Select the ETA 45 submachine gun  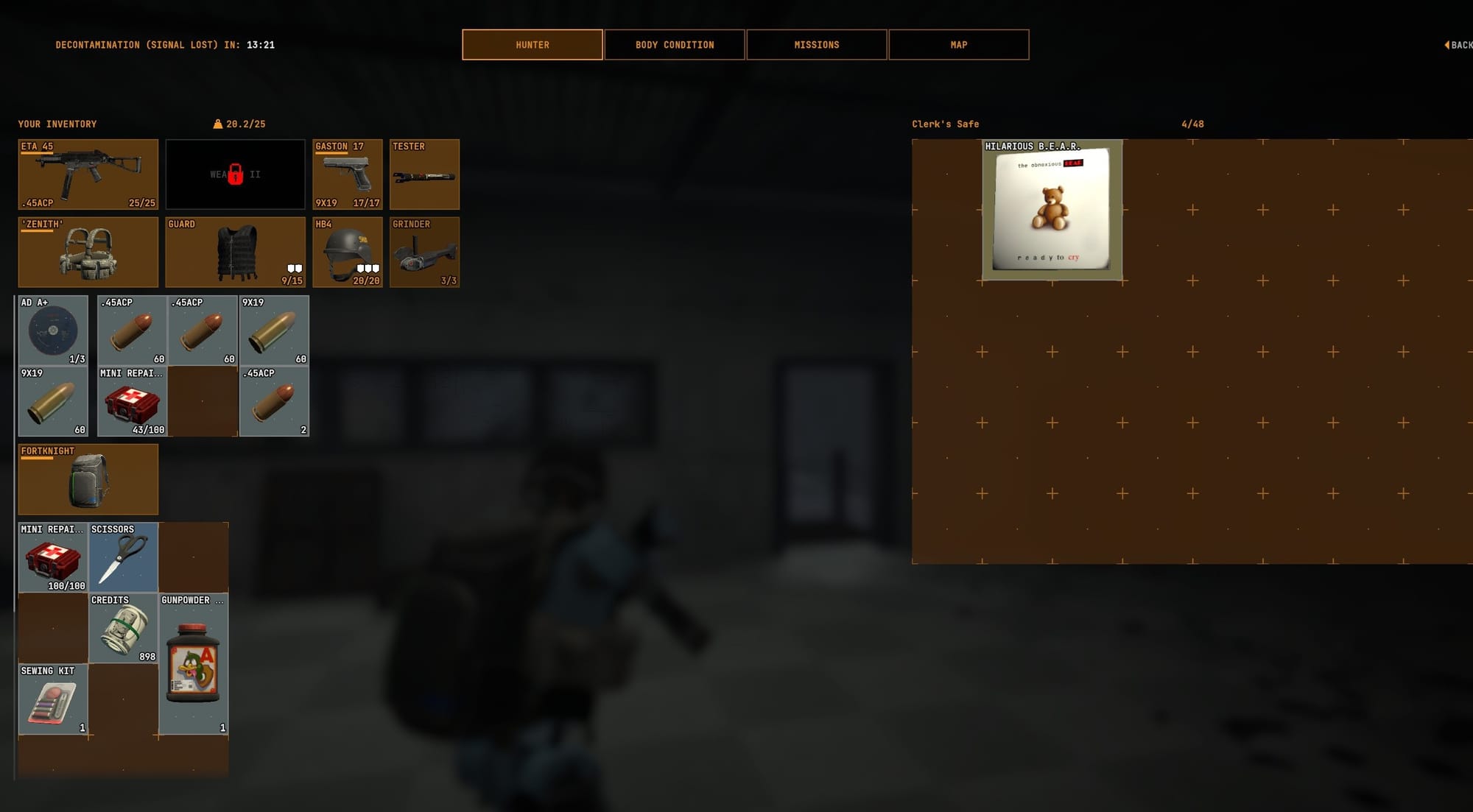pos(88,174)
